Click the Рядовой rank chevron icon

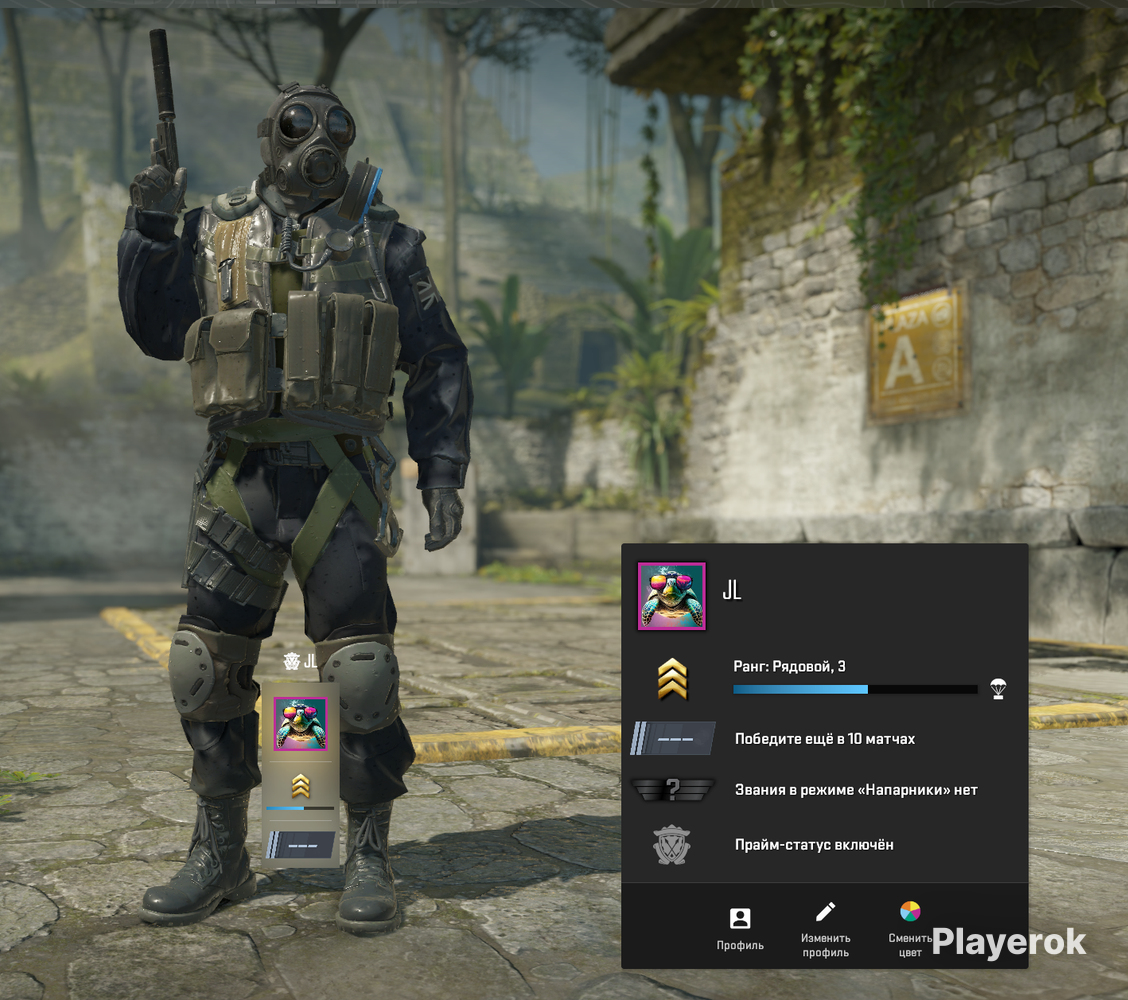(672, 679)
